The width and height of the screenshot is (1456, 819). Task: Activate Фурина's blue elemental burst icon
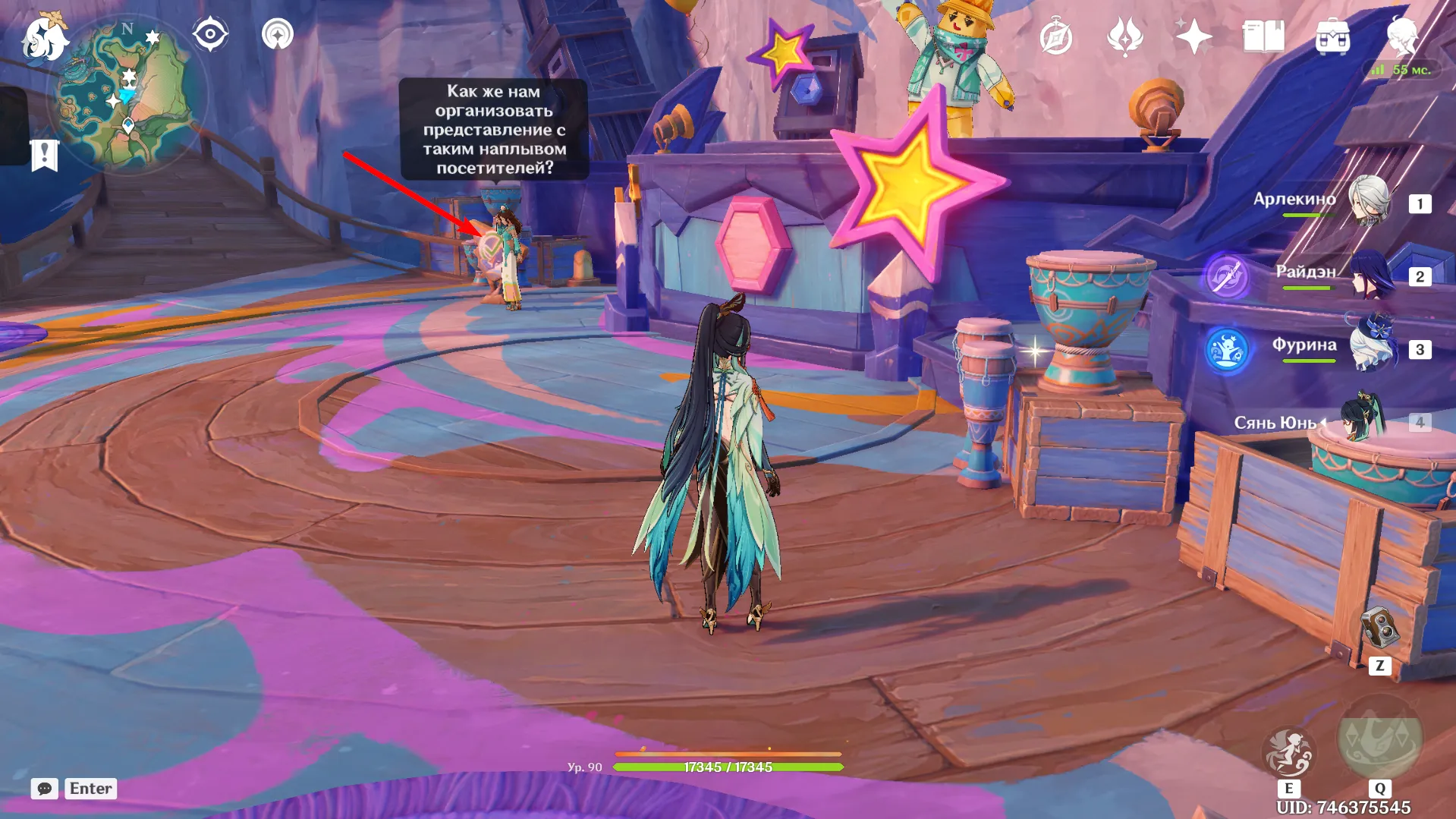point(1227,350)
